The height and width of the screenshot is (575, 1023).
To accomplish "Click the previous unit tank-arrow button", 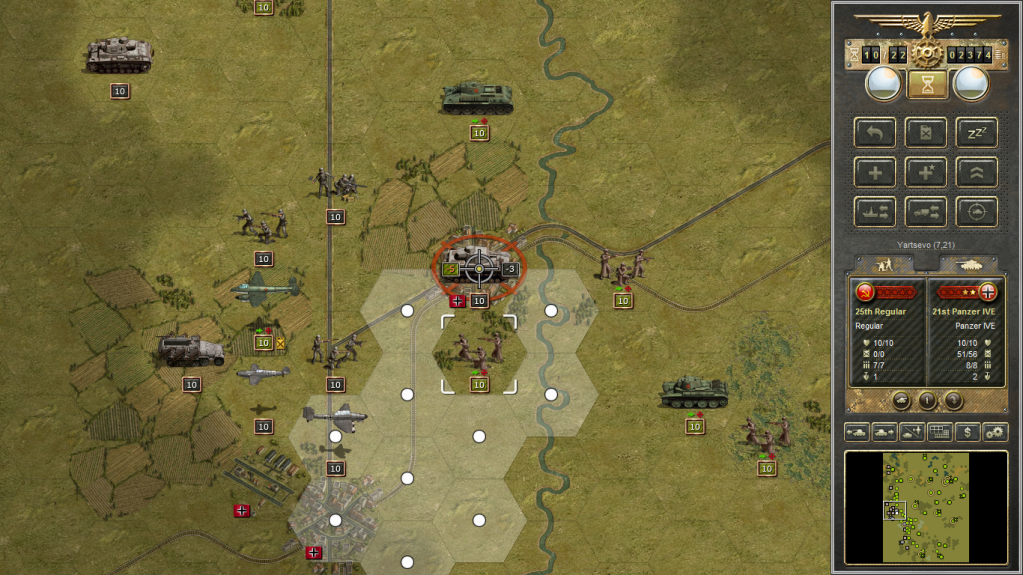I will 857,432.
